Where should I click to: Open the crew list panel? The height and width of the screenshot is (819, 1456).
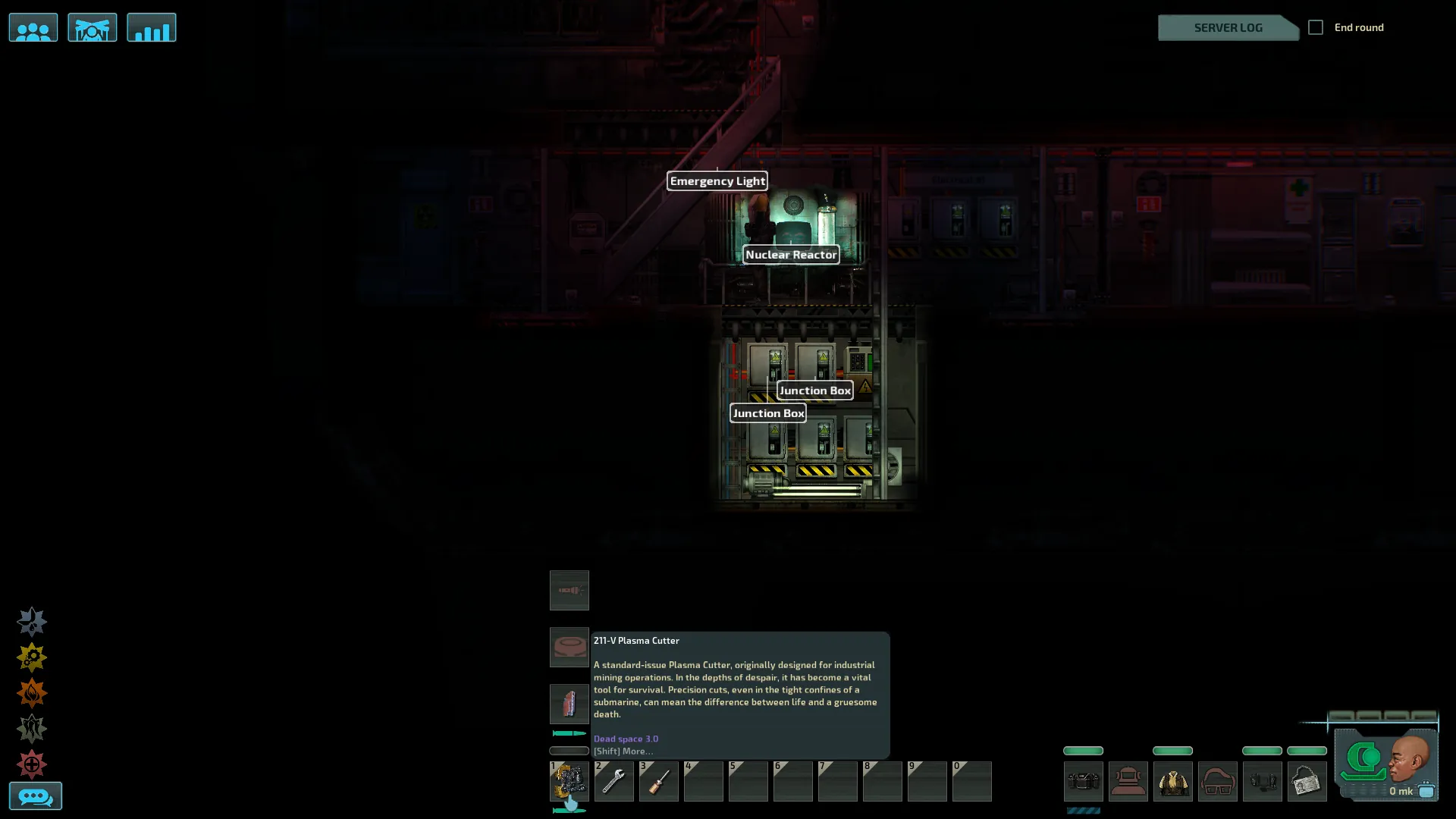(x=33, y=28)
